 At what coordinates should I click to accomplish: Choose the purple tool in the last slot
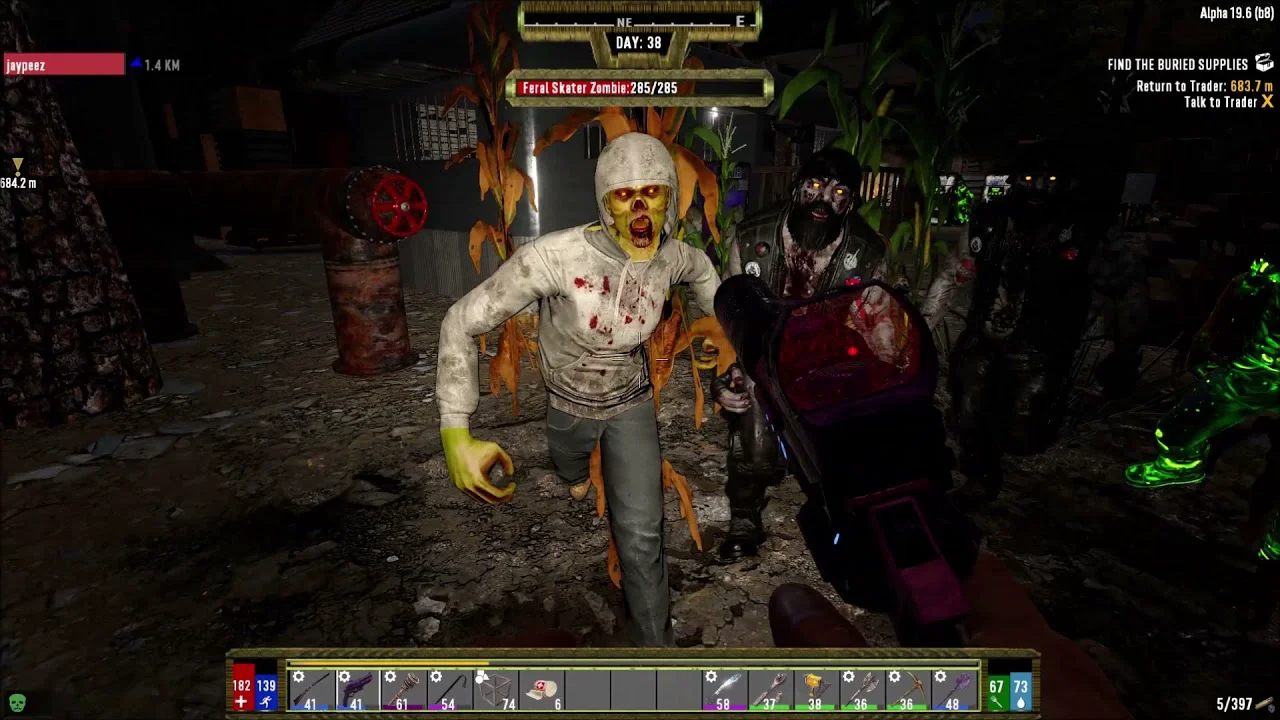[954, 690]
